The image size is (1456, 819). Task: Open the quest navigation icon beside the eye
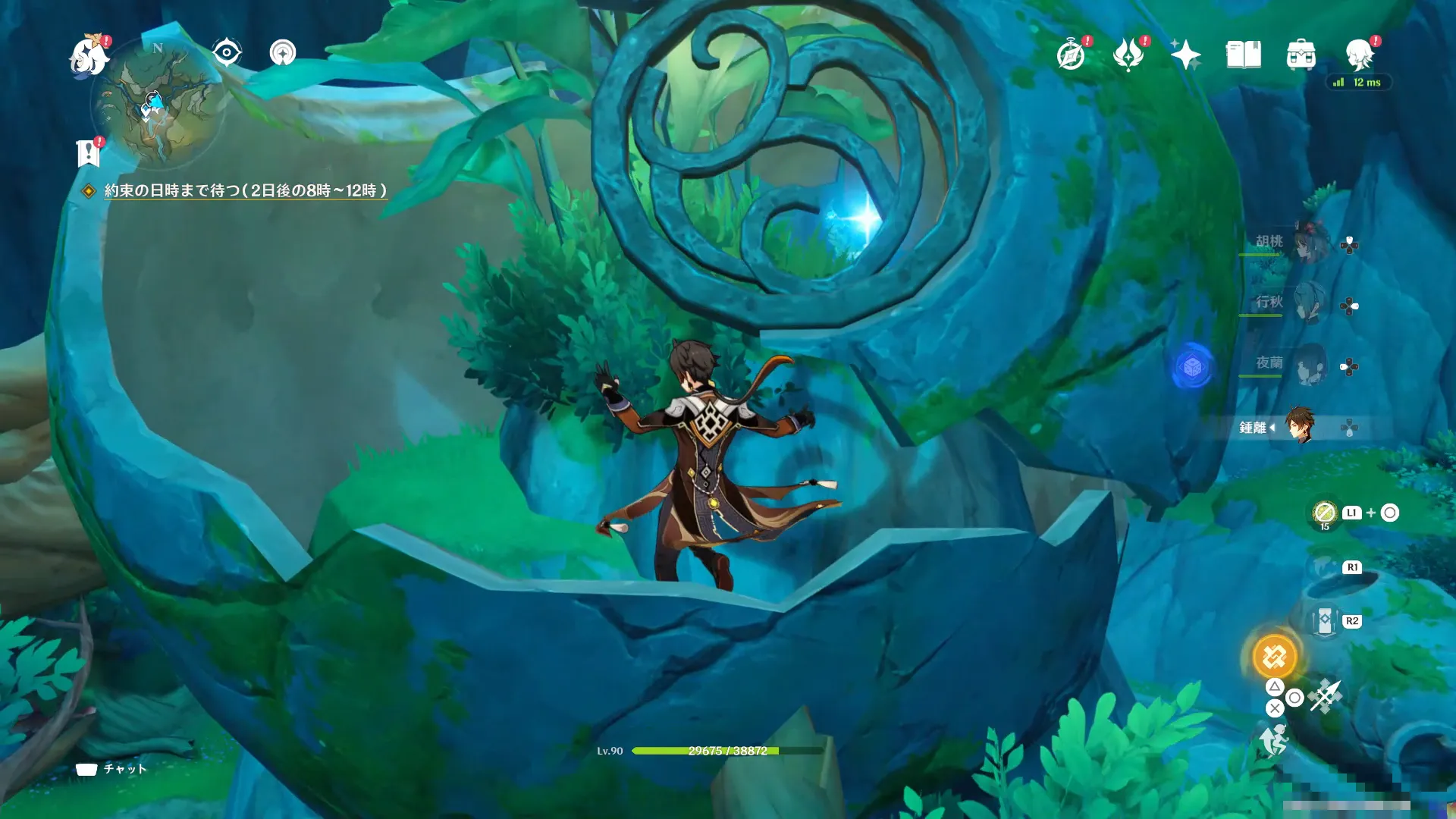coord(283,53)
